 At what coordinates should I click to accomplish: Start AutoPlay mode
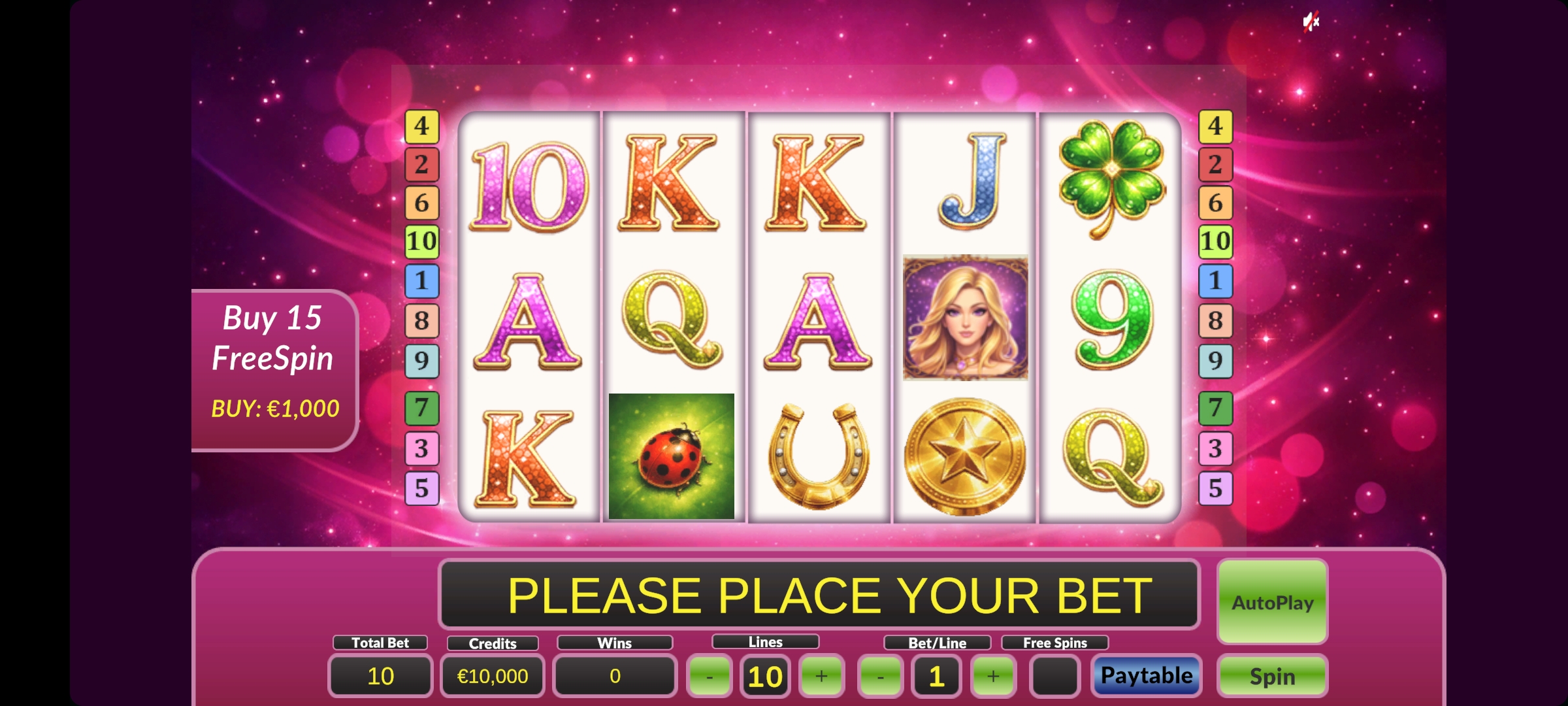pyautogui.click(x=1272, y=602)
